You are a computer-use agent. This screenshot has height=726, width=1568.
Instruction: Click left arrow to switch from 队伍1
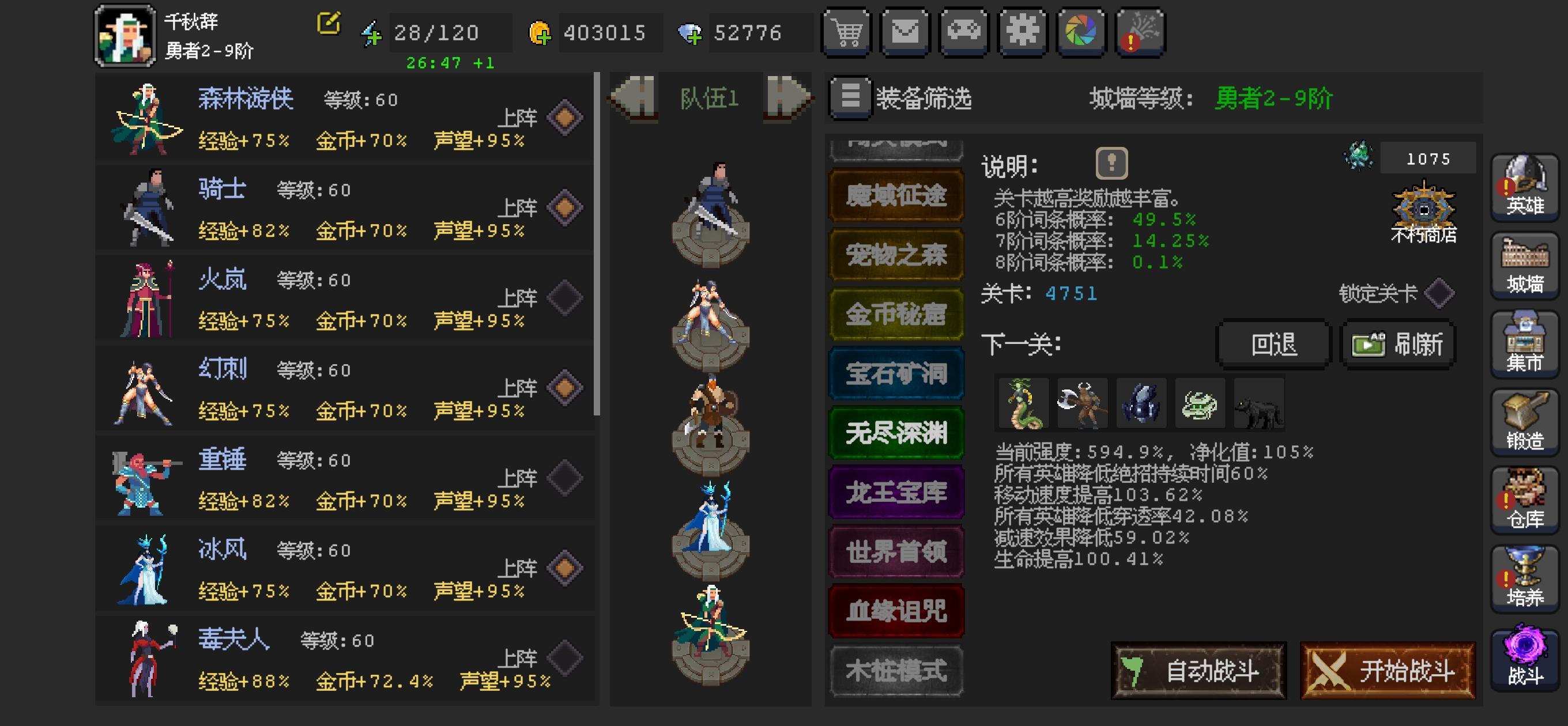[633, 97]
